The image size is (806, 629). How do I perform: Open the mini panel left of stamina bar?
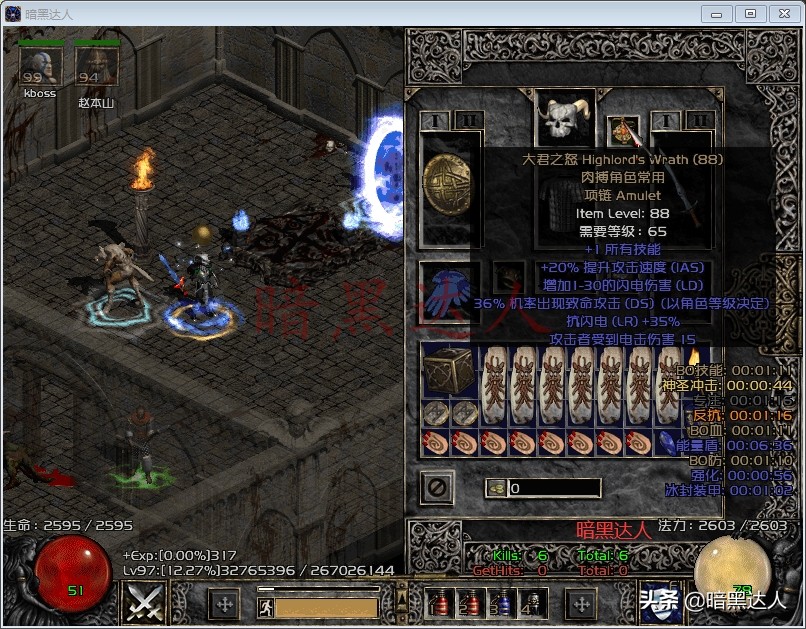pos(223,604)
